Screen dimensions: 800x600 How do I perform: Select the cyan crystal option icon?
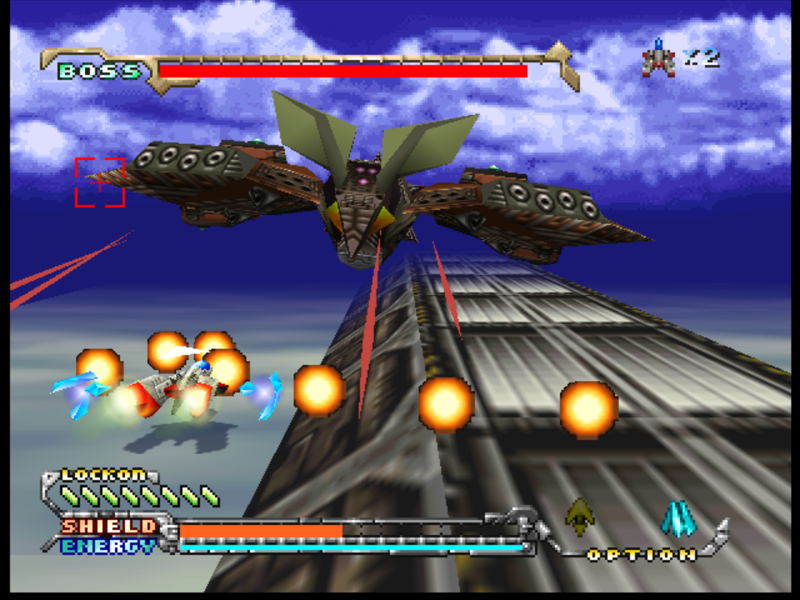(678, 518)
